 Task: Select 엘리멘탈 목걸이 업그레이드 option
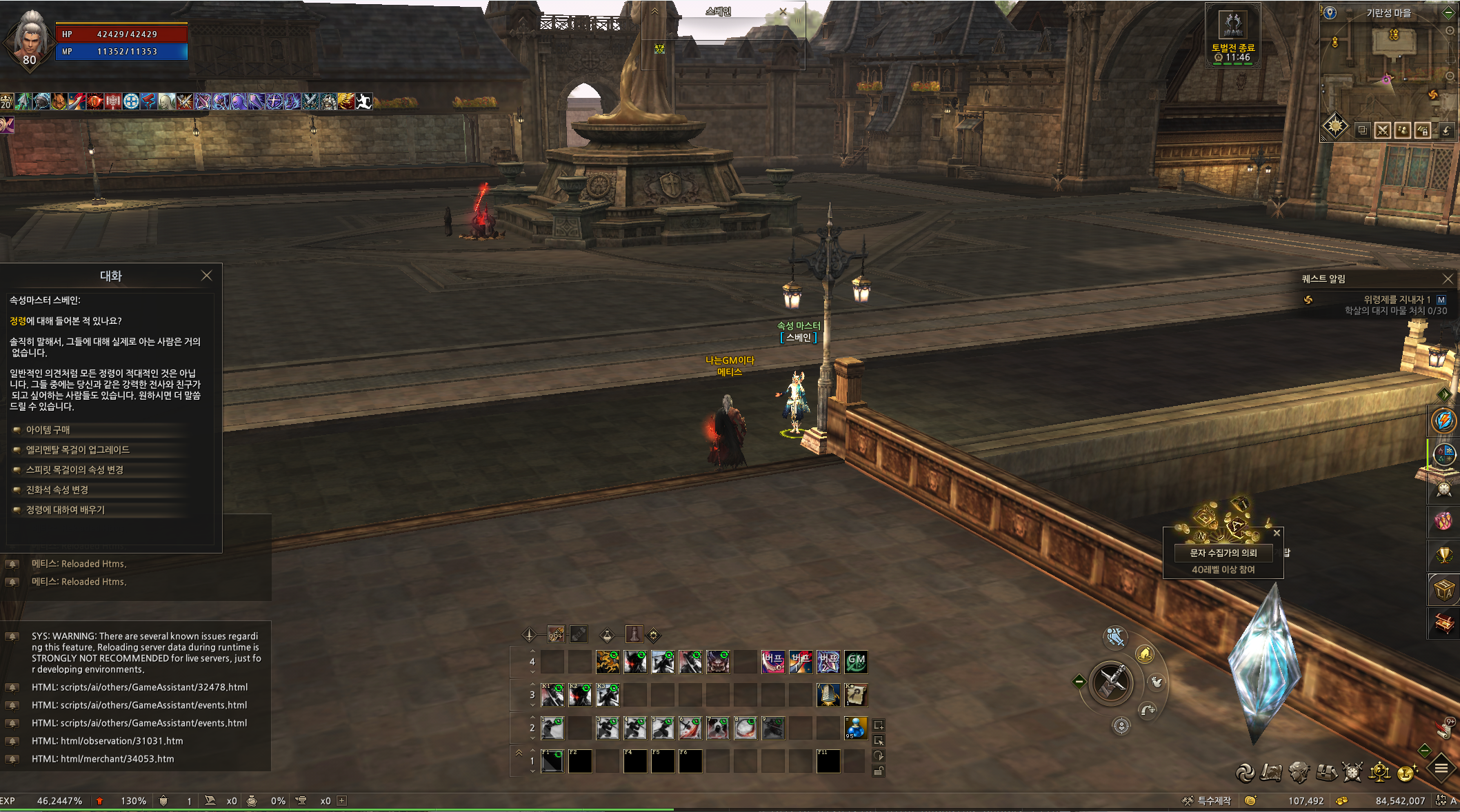click(x=77, y=449)
